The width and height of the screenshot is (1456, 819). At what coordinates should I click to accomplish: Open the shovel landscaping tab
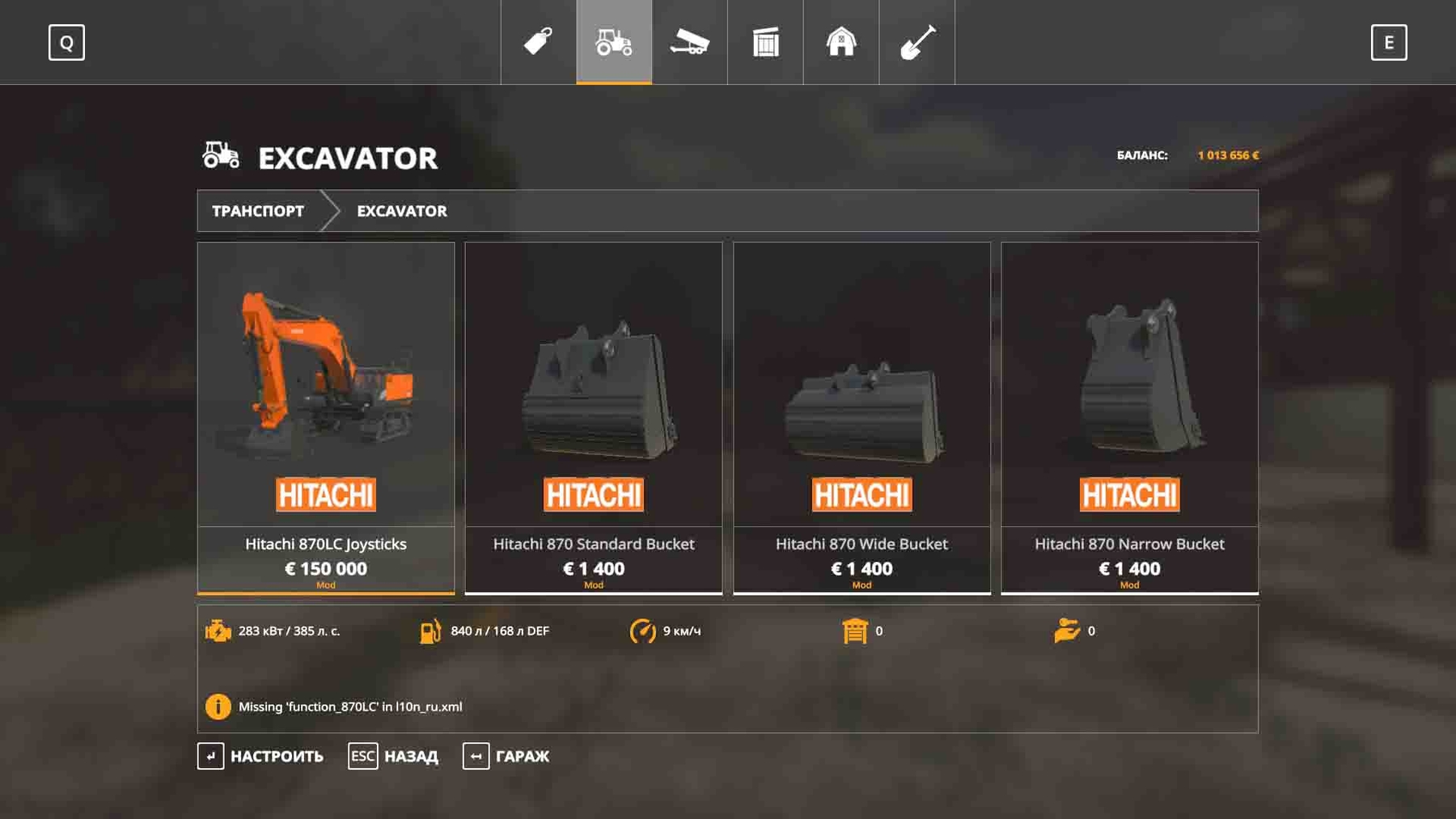(x=916, y=42)
